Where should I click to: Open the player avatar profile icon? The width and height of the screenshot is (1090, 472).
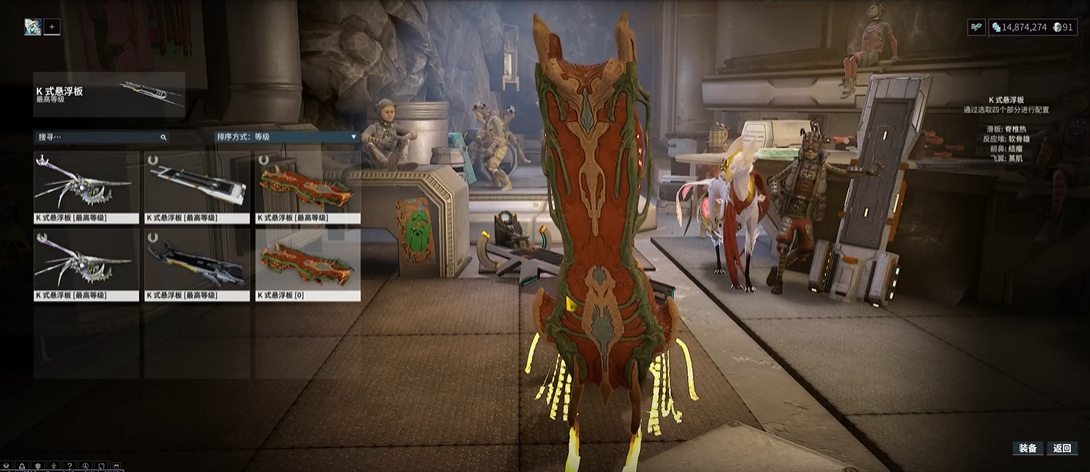tap(33, 27)
